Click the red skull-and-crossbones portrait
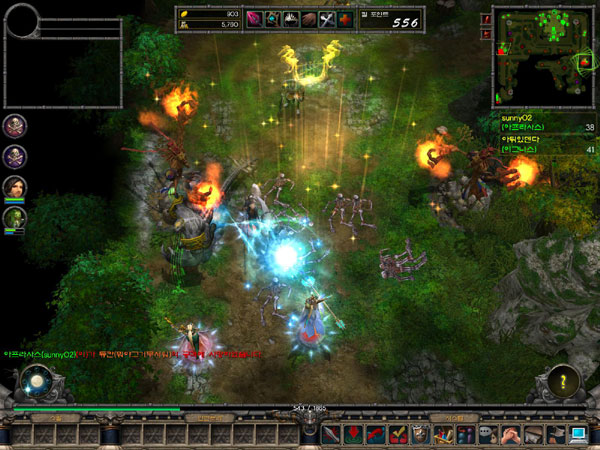 (14, 125)
